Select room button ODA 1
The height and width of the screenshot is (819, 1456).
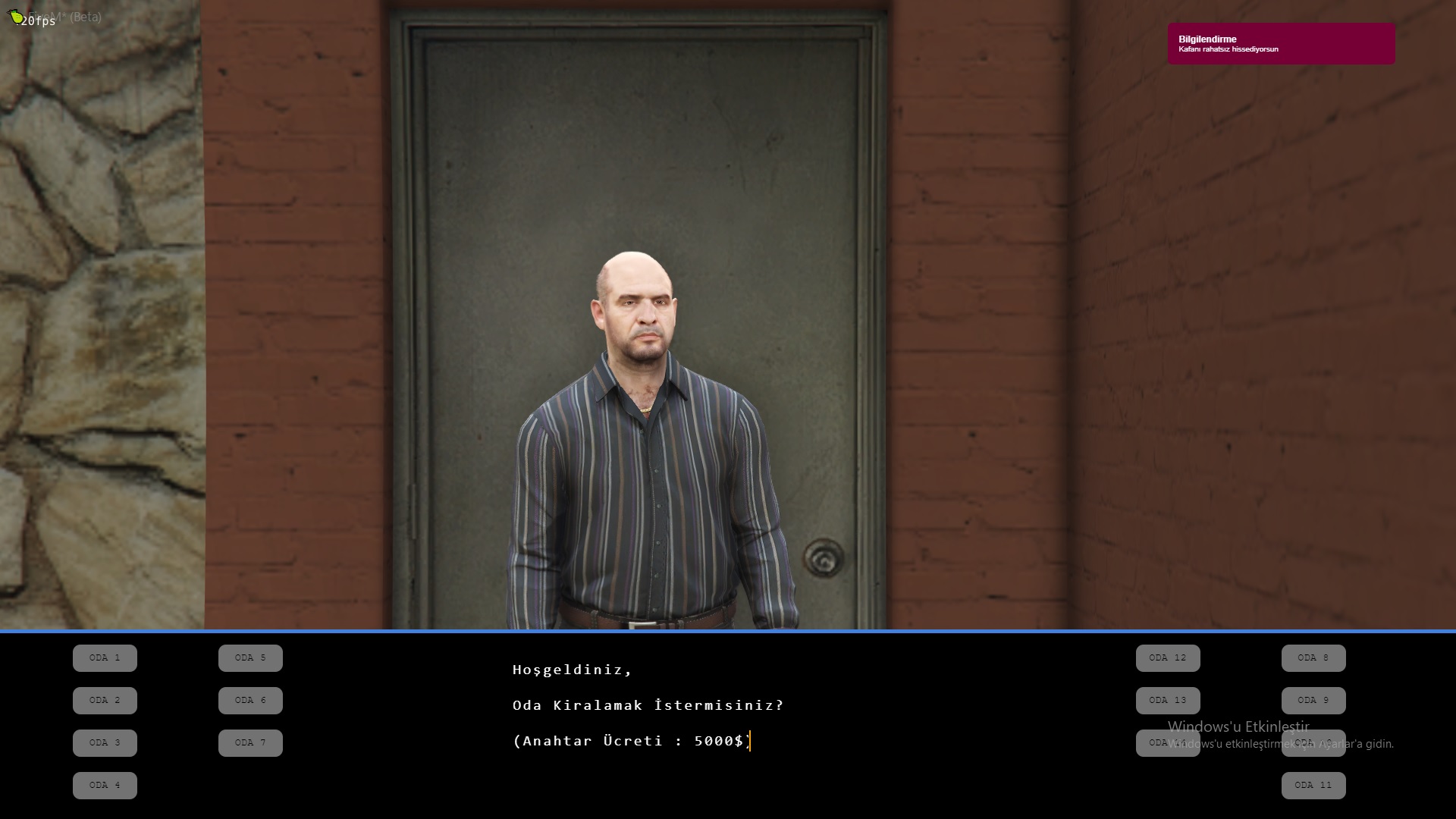click(104, 657)
